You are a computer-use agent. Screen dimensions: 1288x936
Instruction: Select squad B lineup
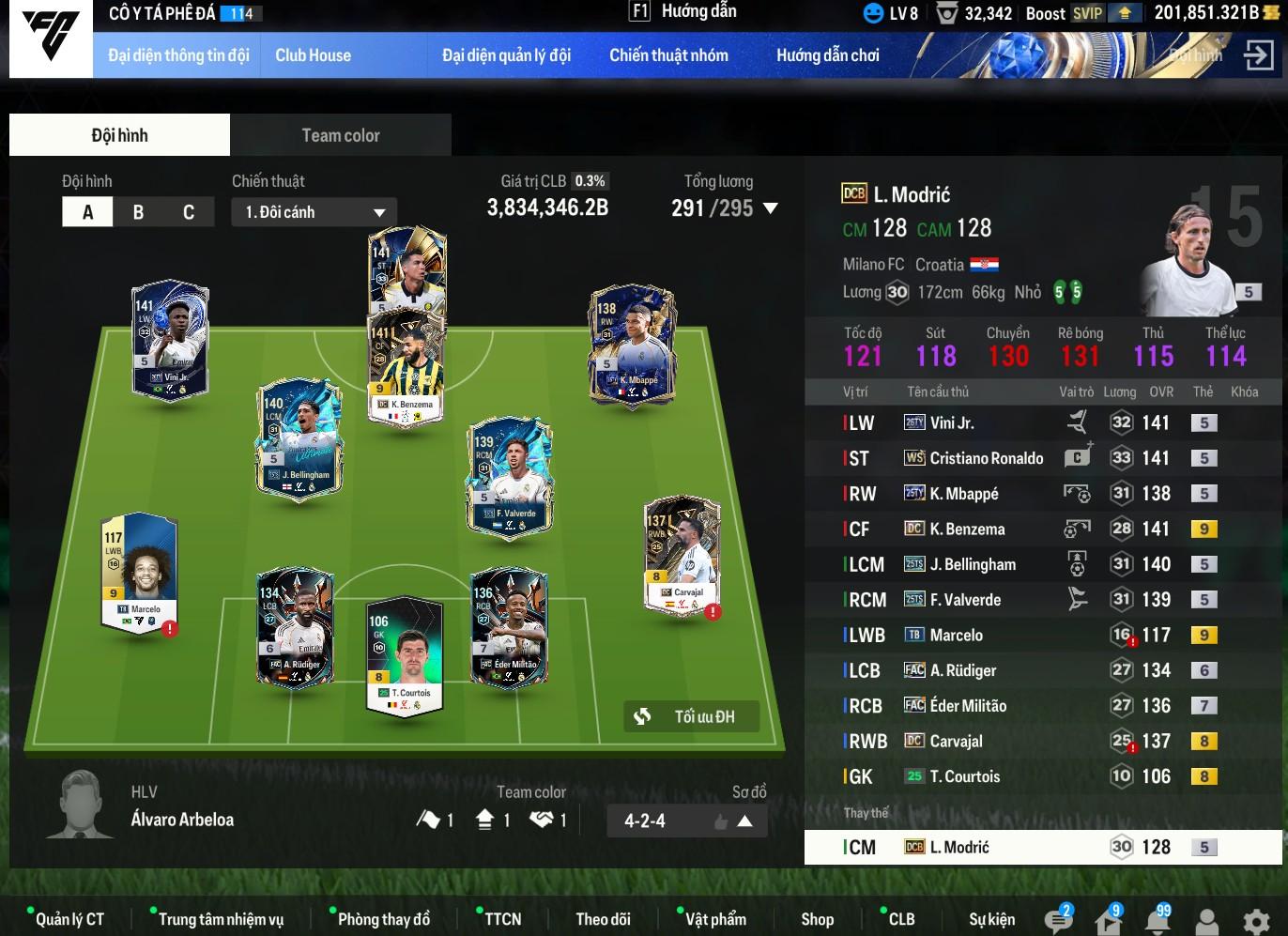pyautogui.click(x=138, y=212)
